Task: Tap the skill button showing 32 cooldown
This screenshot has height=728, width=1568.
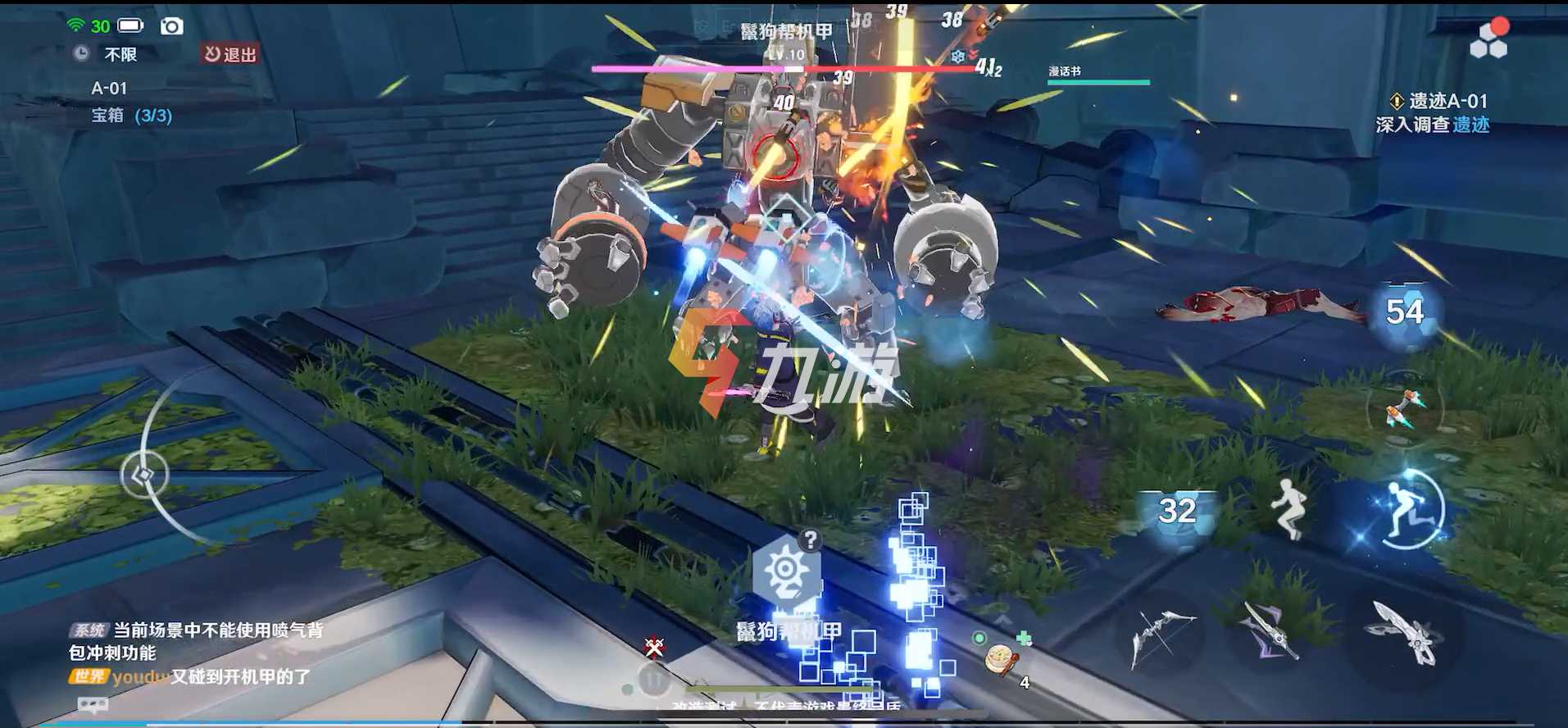Action: [1177, 511]
